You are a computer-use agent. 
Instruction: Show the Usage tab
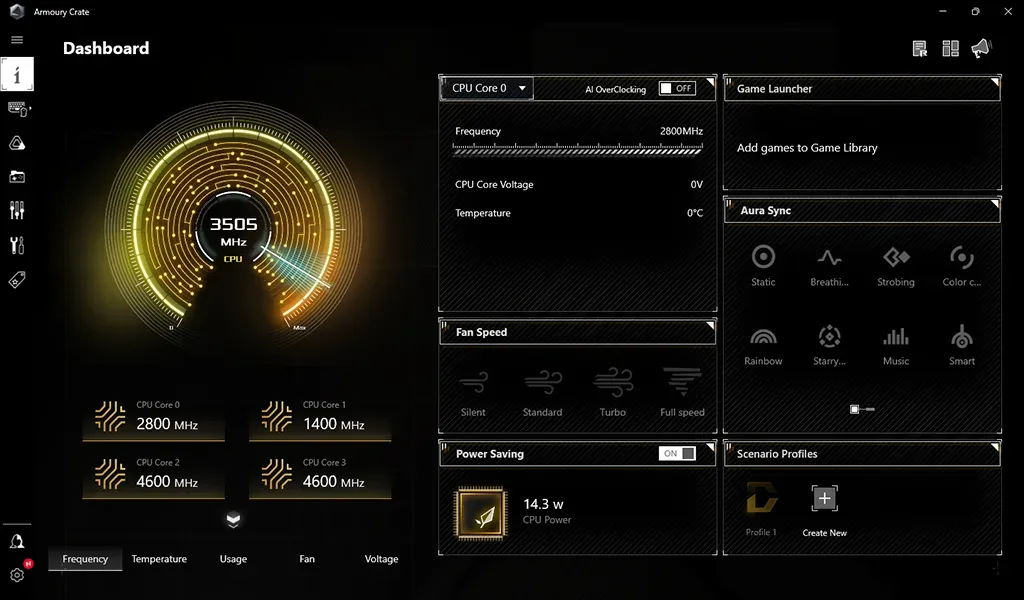[233, 559]
